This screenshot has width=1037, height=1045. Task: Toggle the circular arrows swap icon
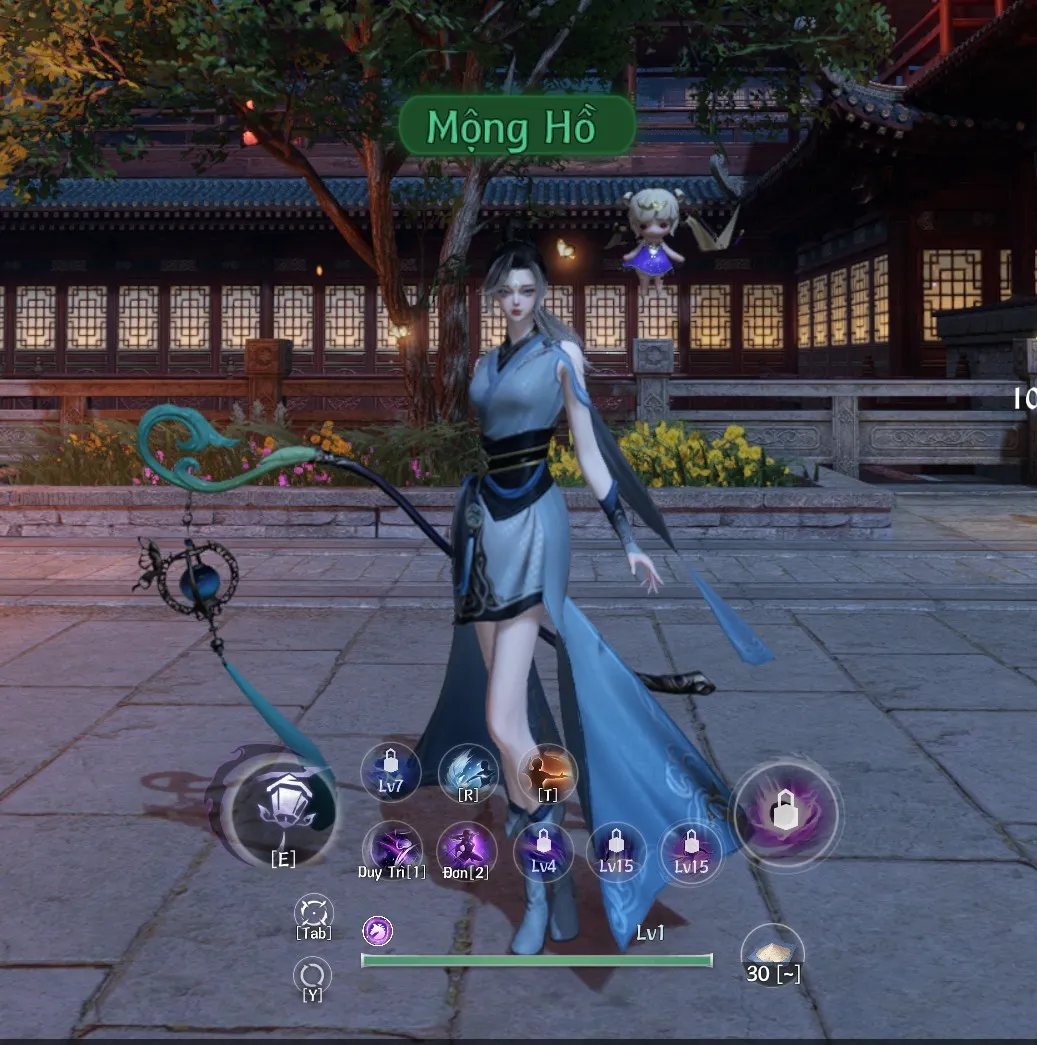(312, 974)
